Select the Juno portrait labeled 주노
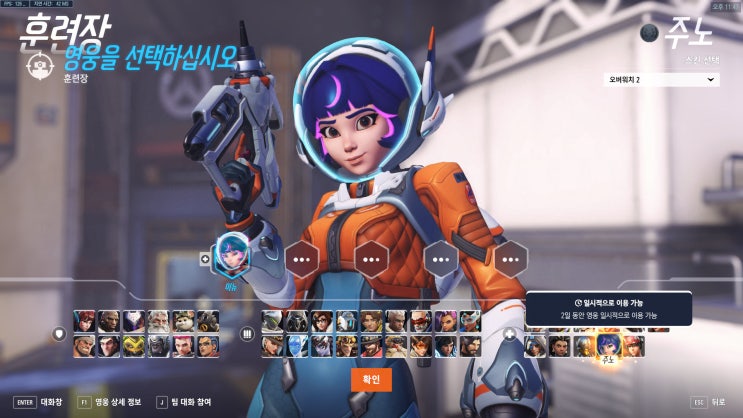This screenshot has height=418, width=743. pos(606,345)
